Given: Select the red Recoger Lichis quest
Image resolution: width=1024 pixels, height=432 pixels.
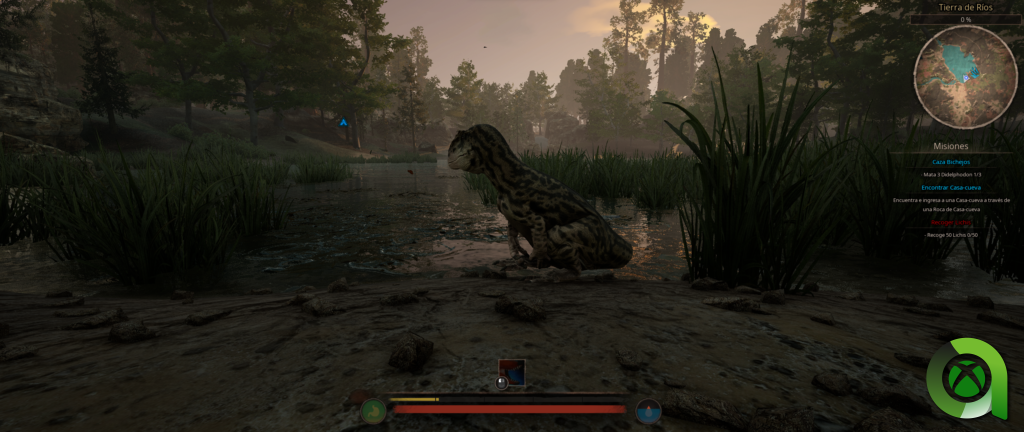Looking at the screenshot, I should 951,223.
